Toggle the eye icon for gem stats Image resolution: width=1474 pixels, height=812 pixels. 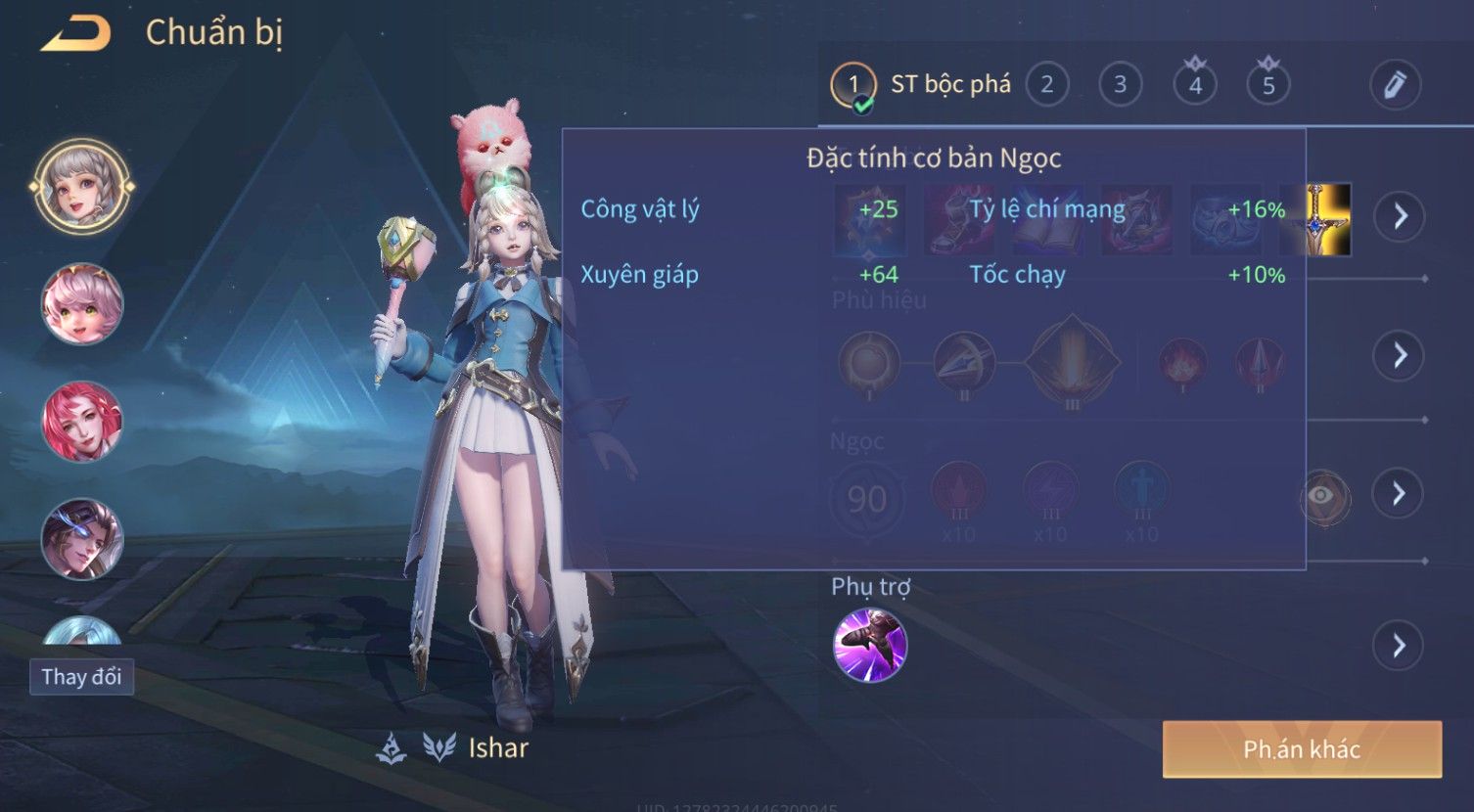pos(1322,496)
